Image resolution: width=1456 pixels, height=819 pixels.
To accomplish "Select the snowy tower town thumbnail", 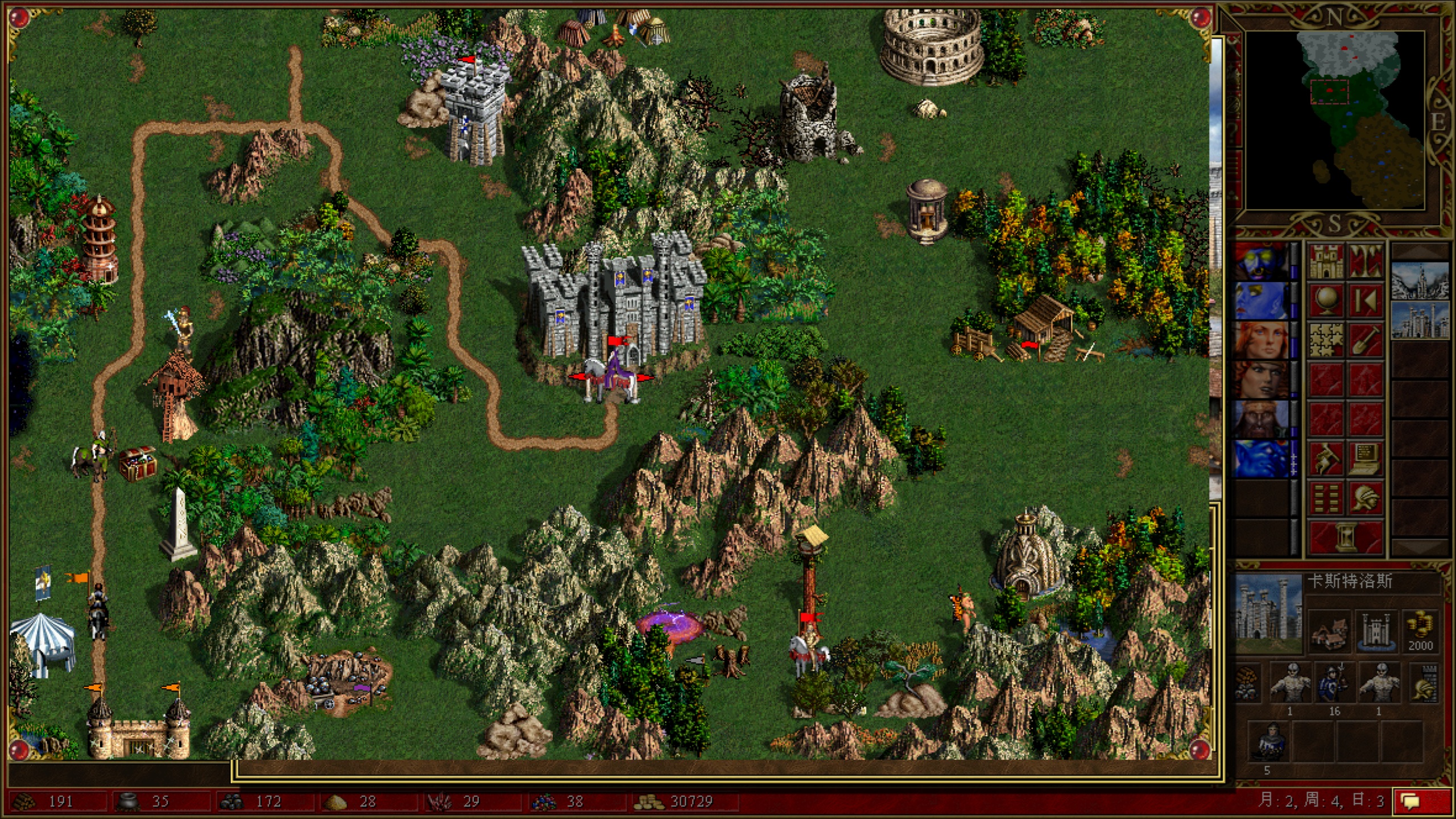I will [x=1420, y=280].
